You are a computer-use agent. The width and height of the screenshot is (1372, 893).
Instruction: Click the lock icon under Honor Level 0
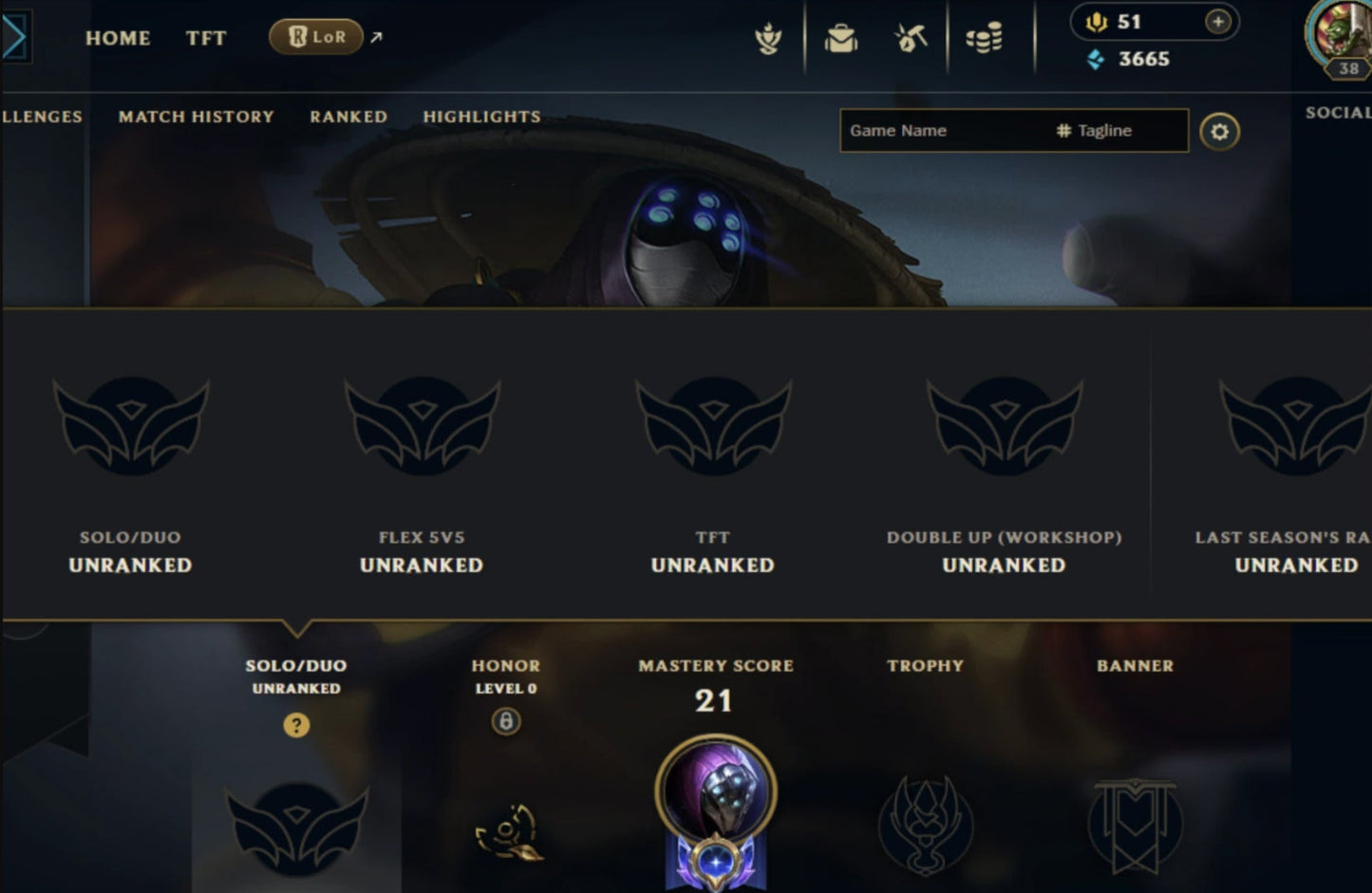(506, 722)
